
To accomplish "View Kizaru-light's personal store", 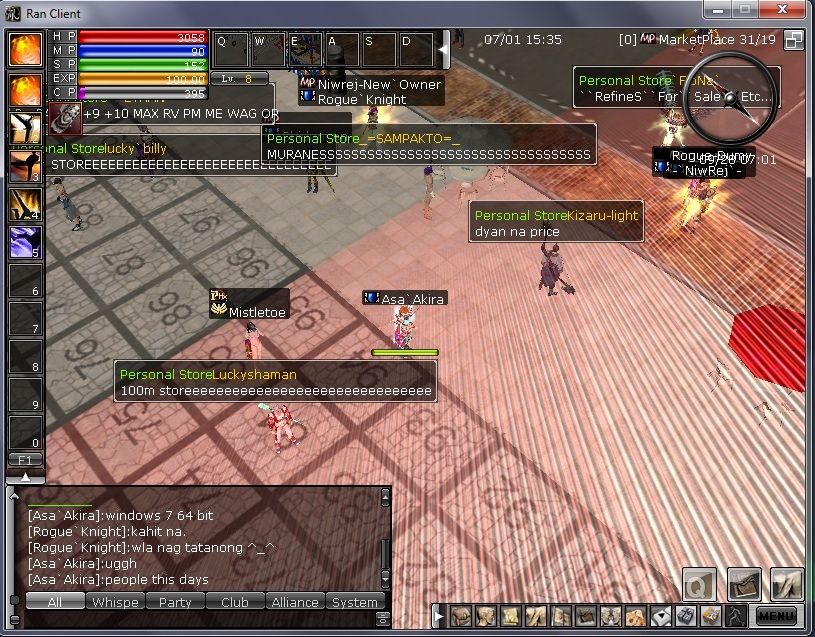I will point(555,223).
